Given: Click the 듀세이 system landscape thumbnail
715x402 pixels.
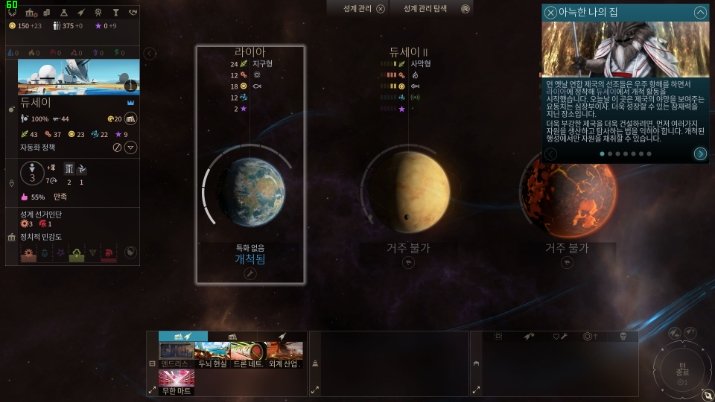Looking at the screenshot, I should 65,76.
